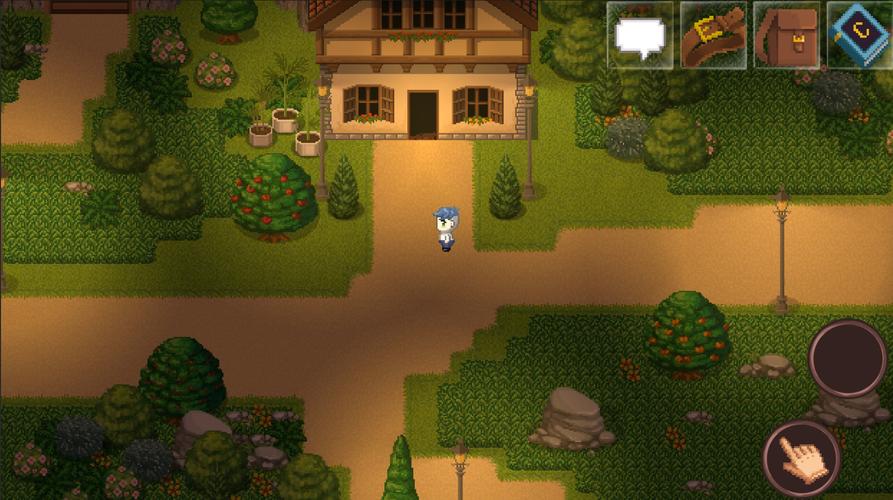Open the blue journal book
Screen dimensions: 893x500
(x=859, y=36)
